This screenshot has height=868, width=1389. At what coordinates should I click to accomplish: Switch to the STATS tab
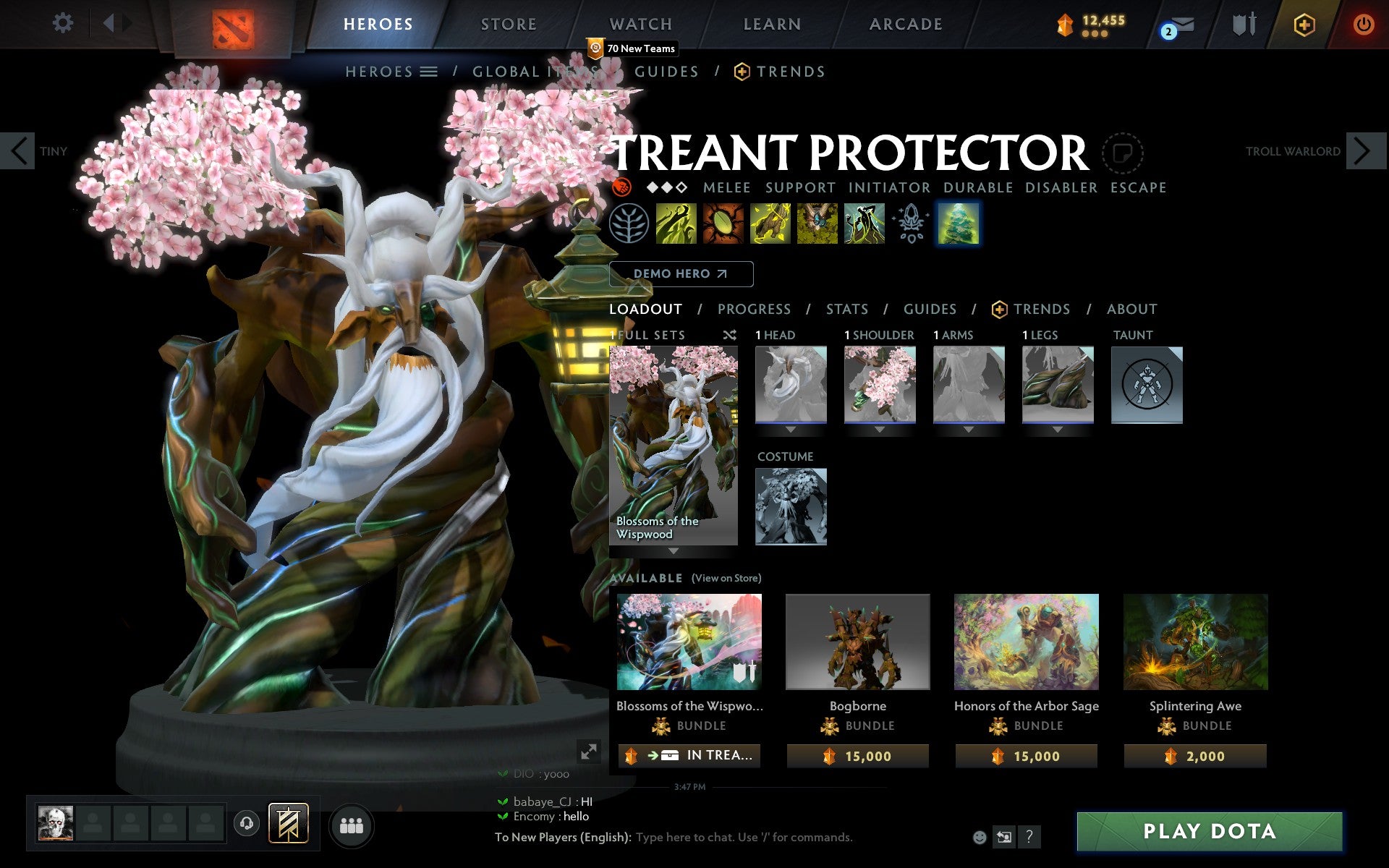[x=846, y=309]
